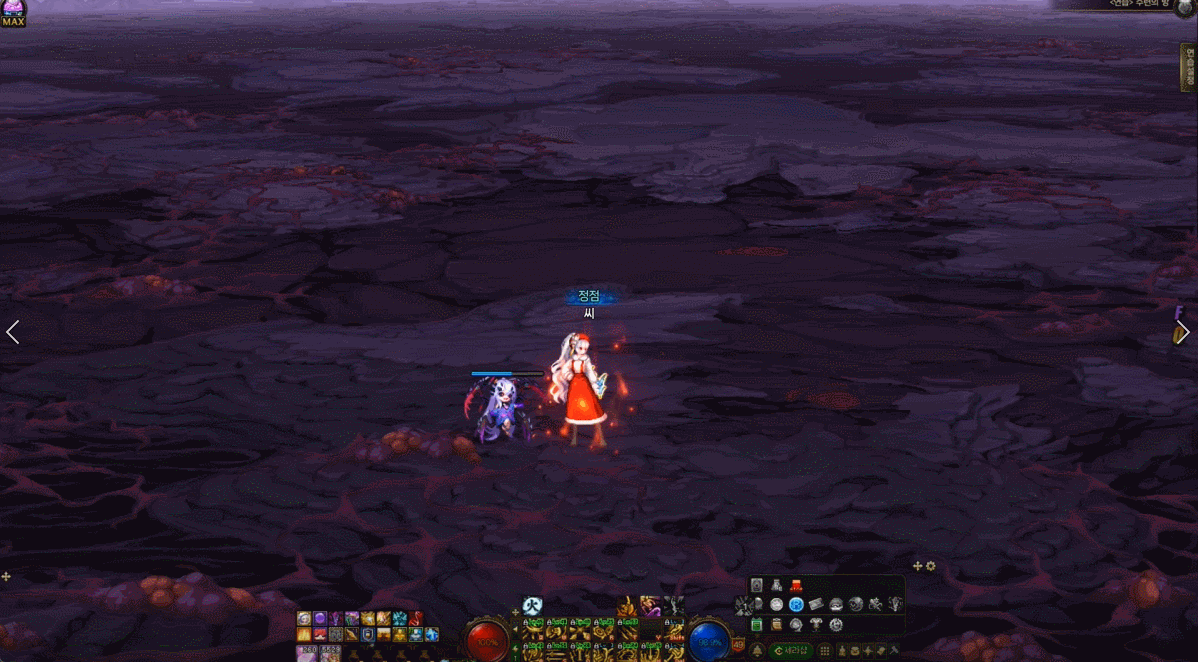Open the green 세라샵 shop button
This screenshot has width=1198, height=662.
point(790,651)
